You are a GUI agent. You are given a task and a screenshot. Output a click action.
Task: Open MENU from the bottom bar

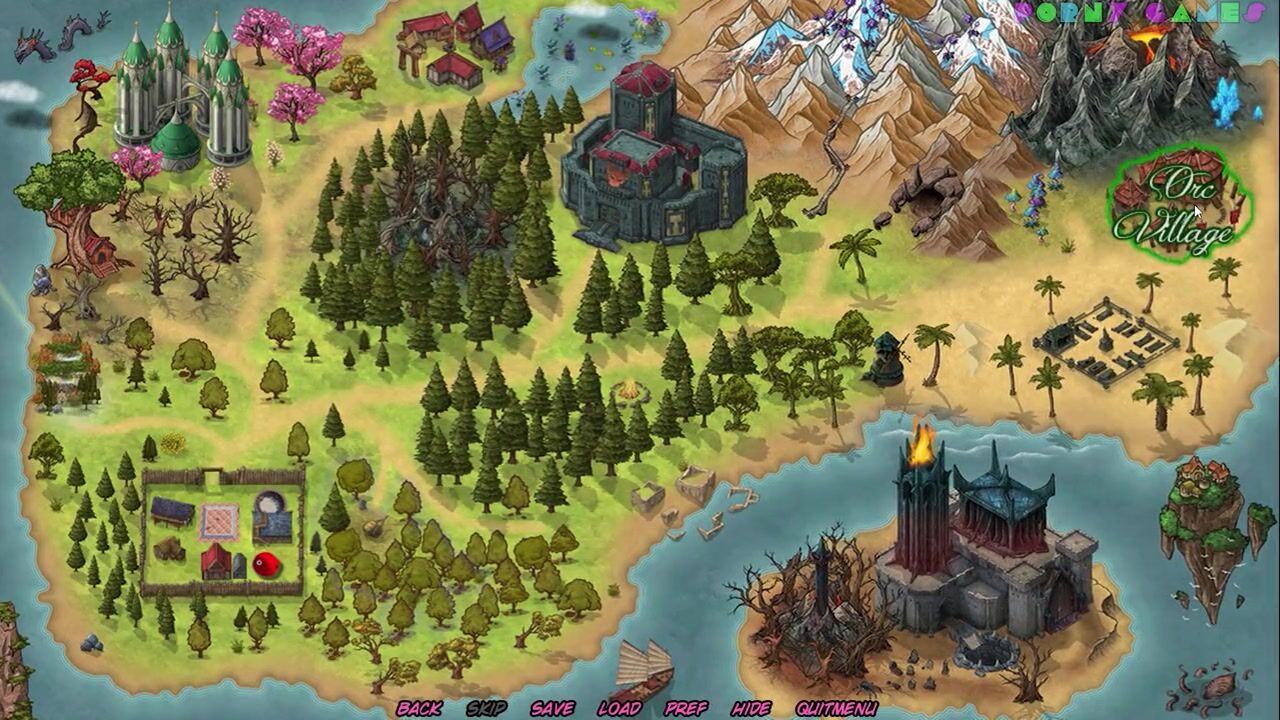[x=855, y=708]
